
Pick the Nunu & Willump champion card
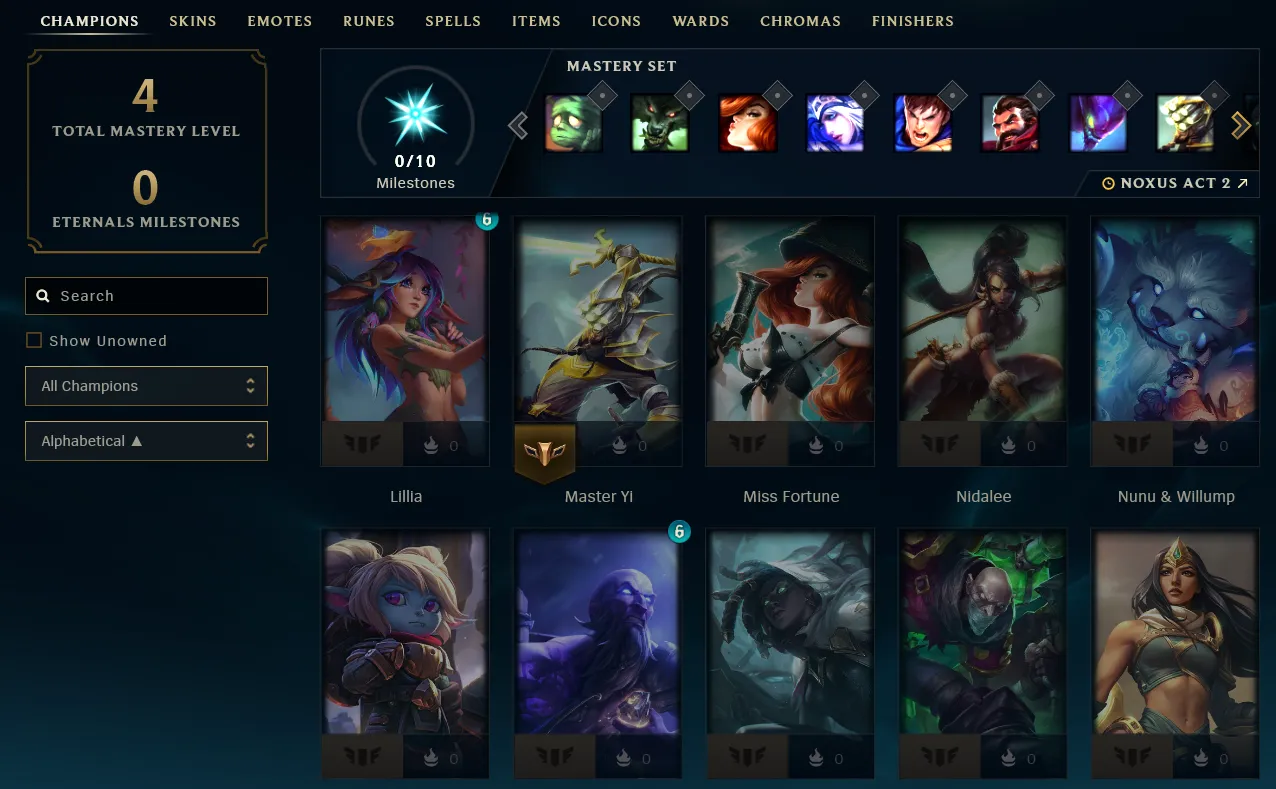click(1175, 330)
